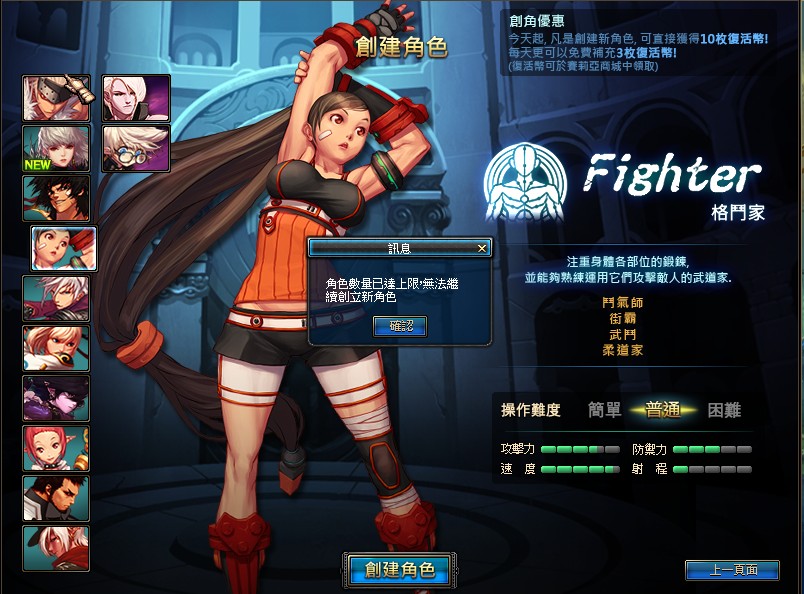Pick the blonde girl in white outfit

(x=57, y=348)
